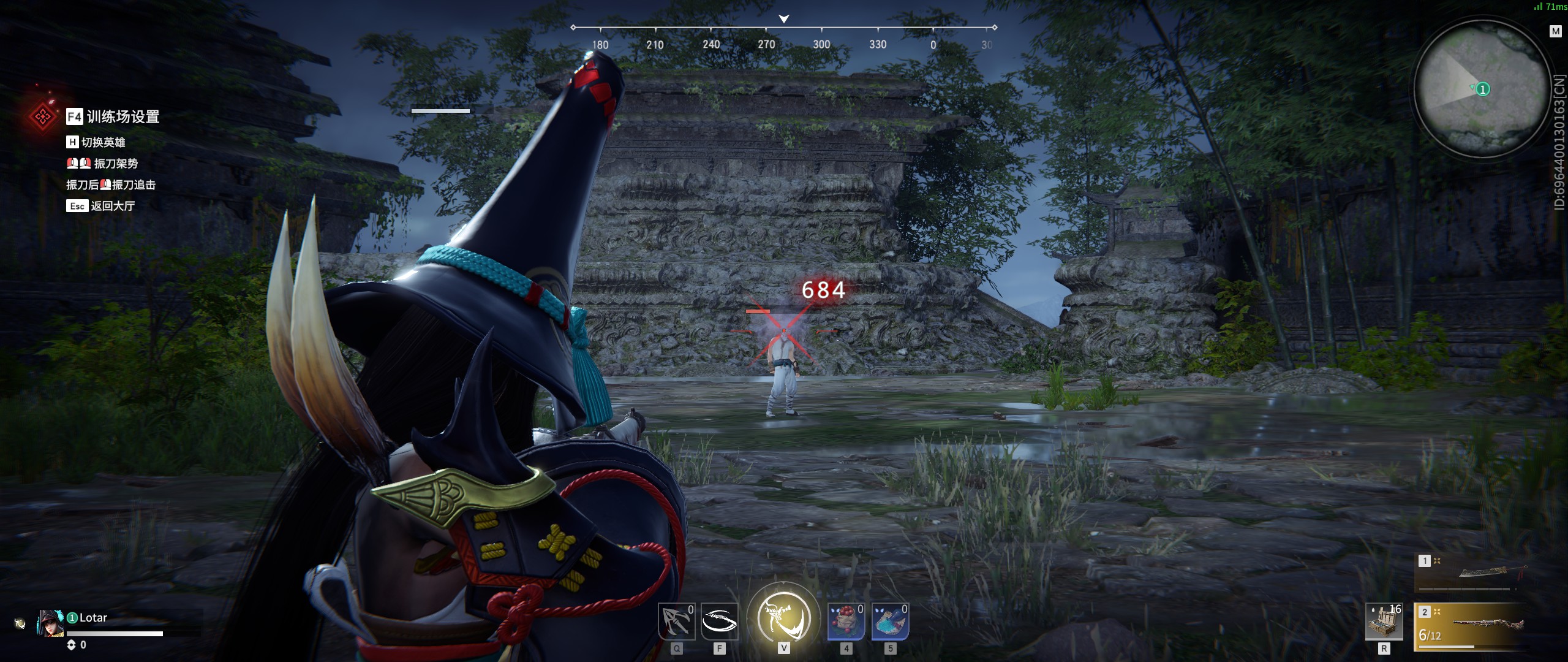
Task: Use the curved blade slash skill
Action: pos(719,622)
